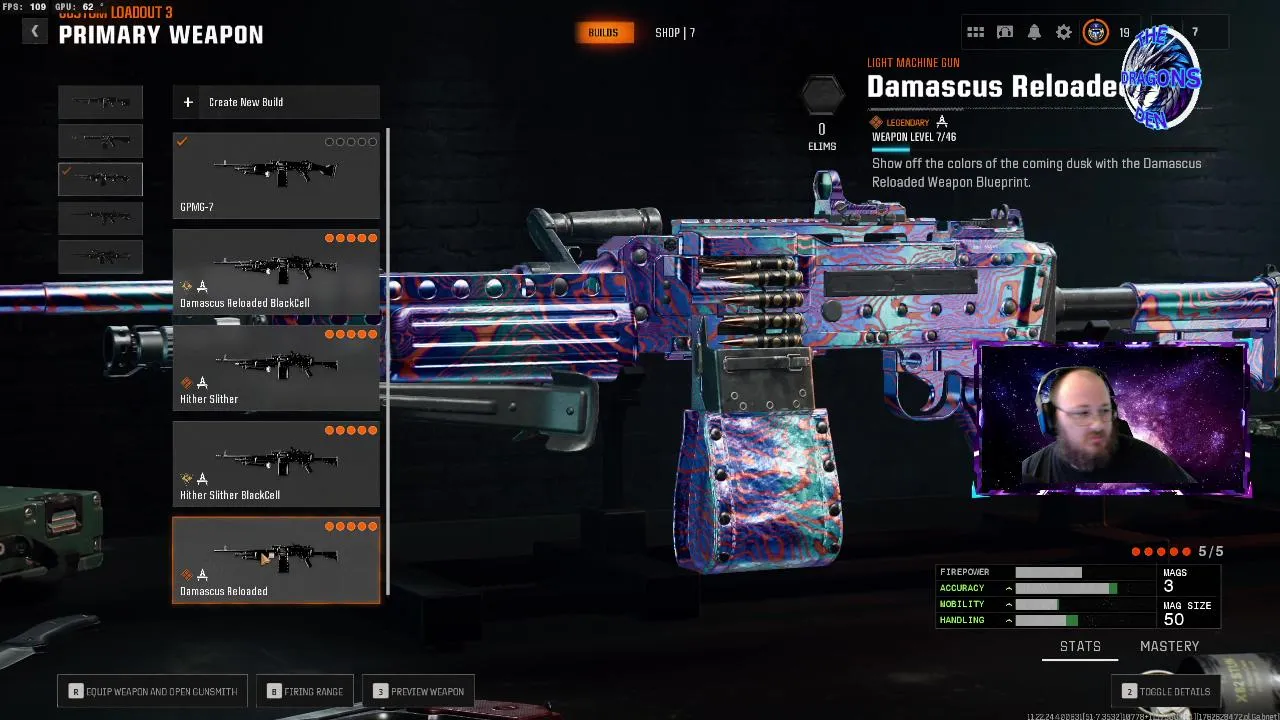
Task: Open the Shop tab
Action: click(x=675, y=33)
